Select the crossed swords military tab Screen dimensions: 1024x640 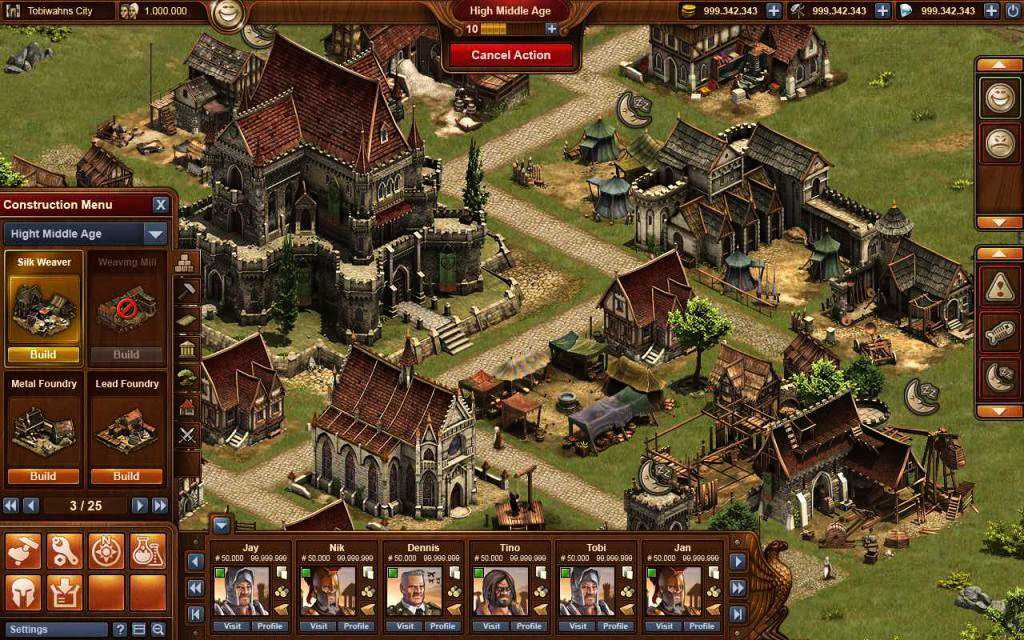tap(187, 434)
